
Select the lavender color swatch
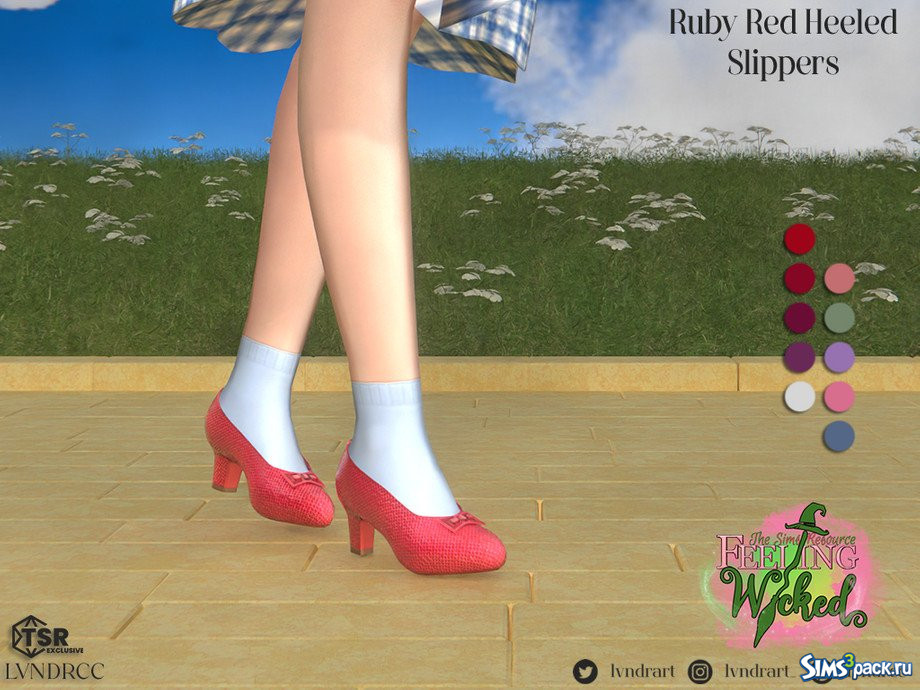839,357
